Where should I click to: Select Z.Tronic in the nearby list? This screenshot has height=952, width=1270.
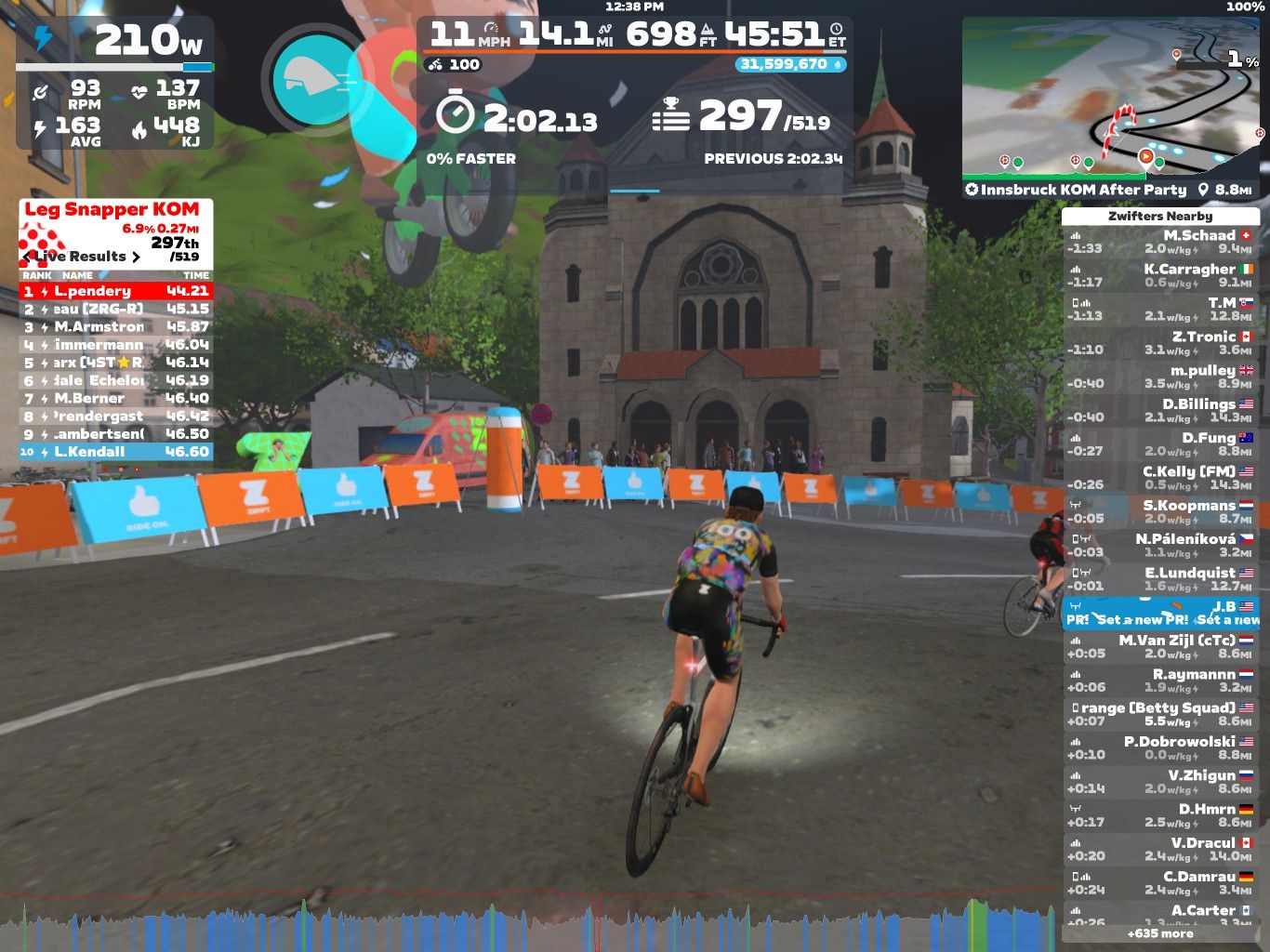(x=1160, y=343)
